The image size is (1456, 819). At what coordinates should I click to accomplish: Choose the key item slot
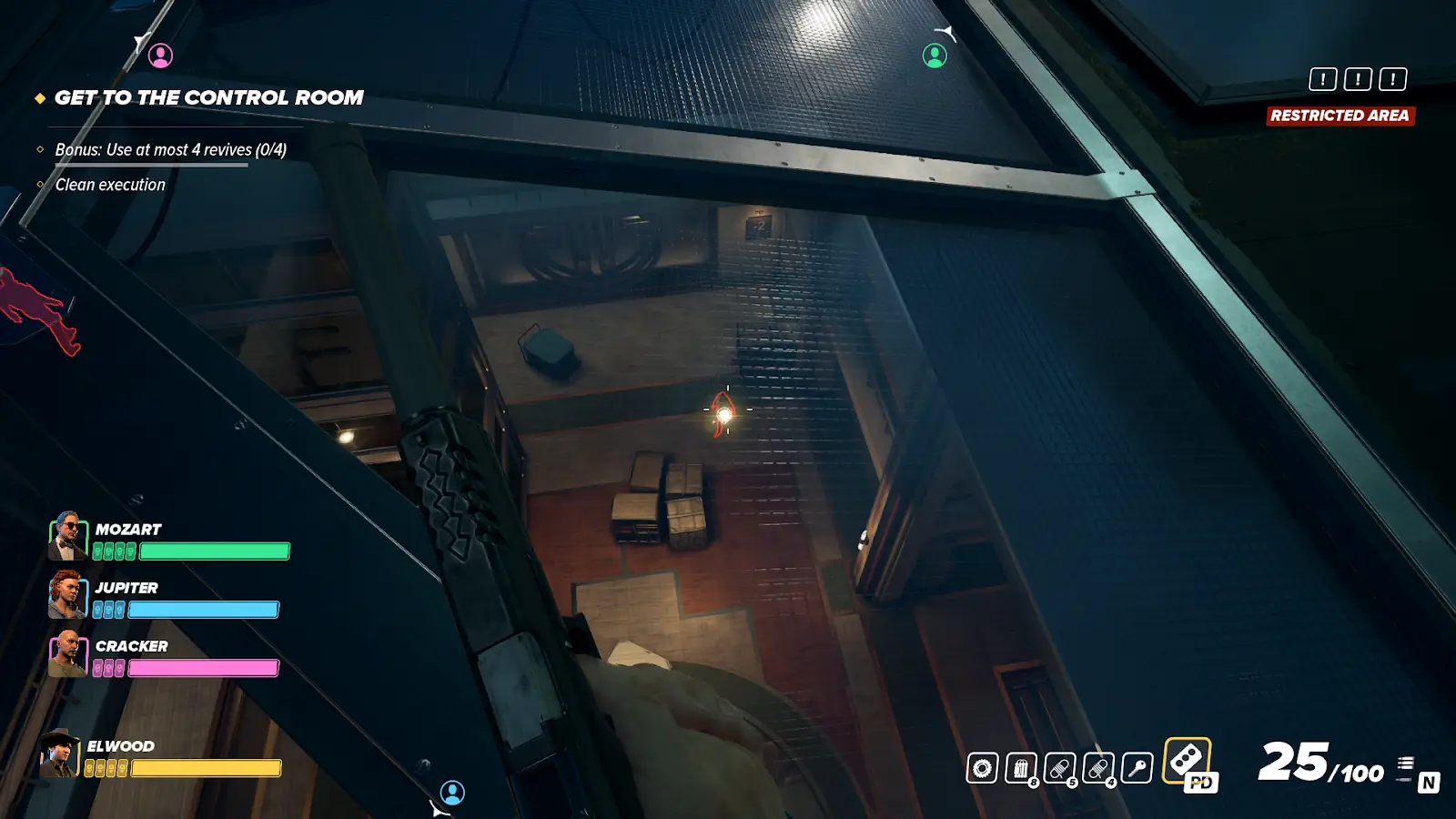point(1137,768)
